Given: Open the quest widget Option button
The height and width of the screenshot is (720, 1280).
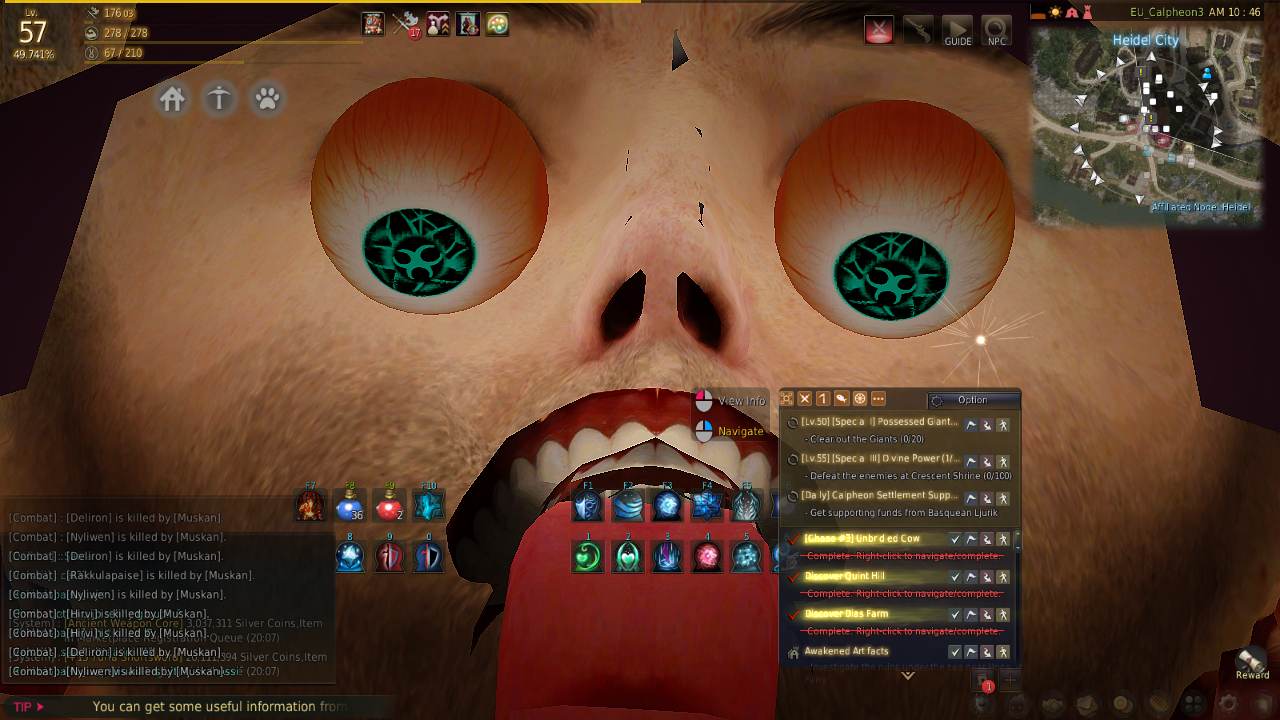Looking at the screenshot, I should (972, 400).
